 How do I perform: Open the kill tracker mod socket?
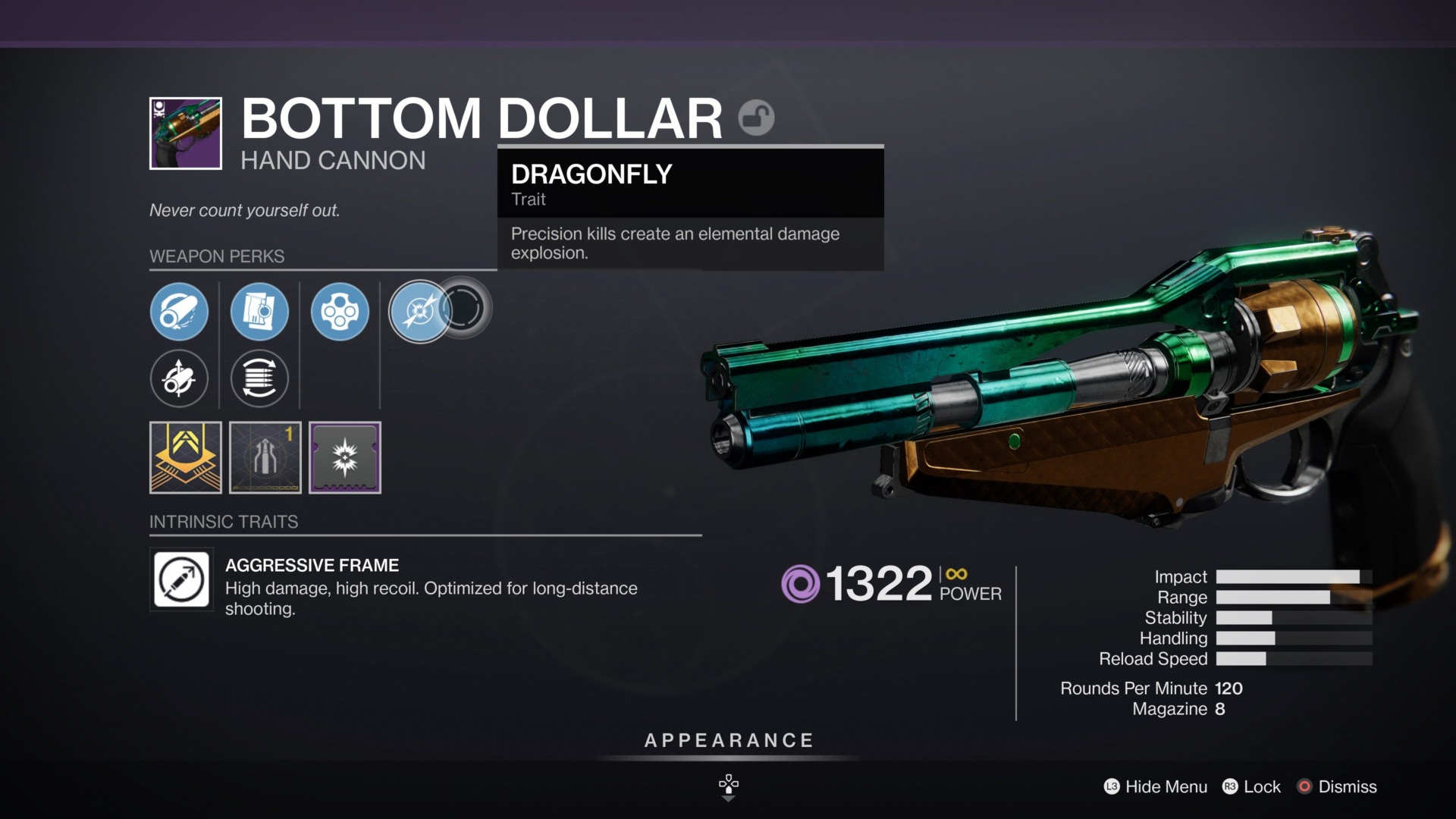tap(345, 458)
